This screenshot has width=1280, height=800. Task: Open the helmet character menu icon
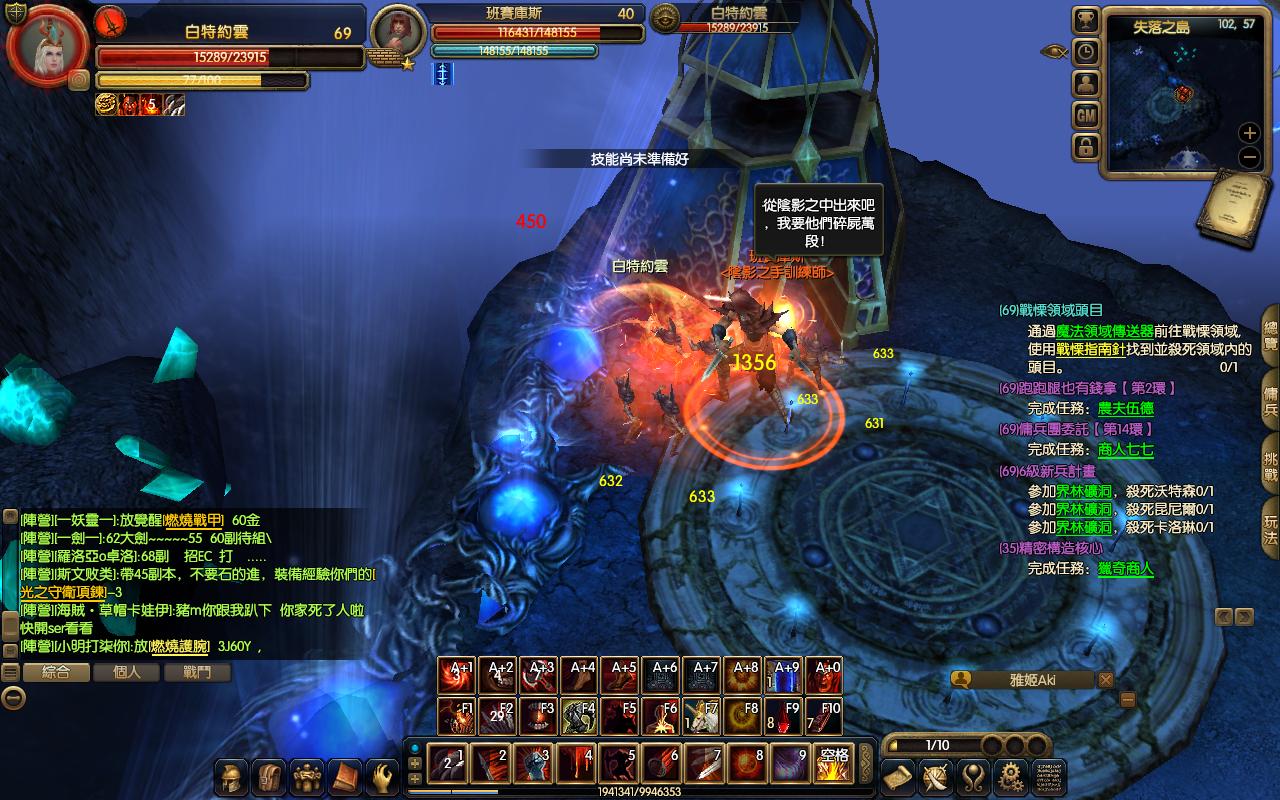pos(233,777)
